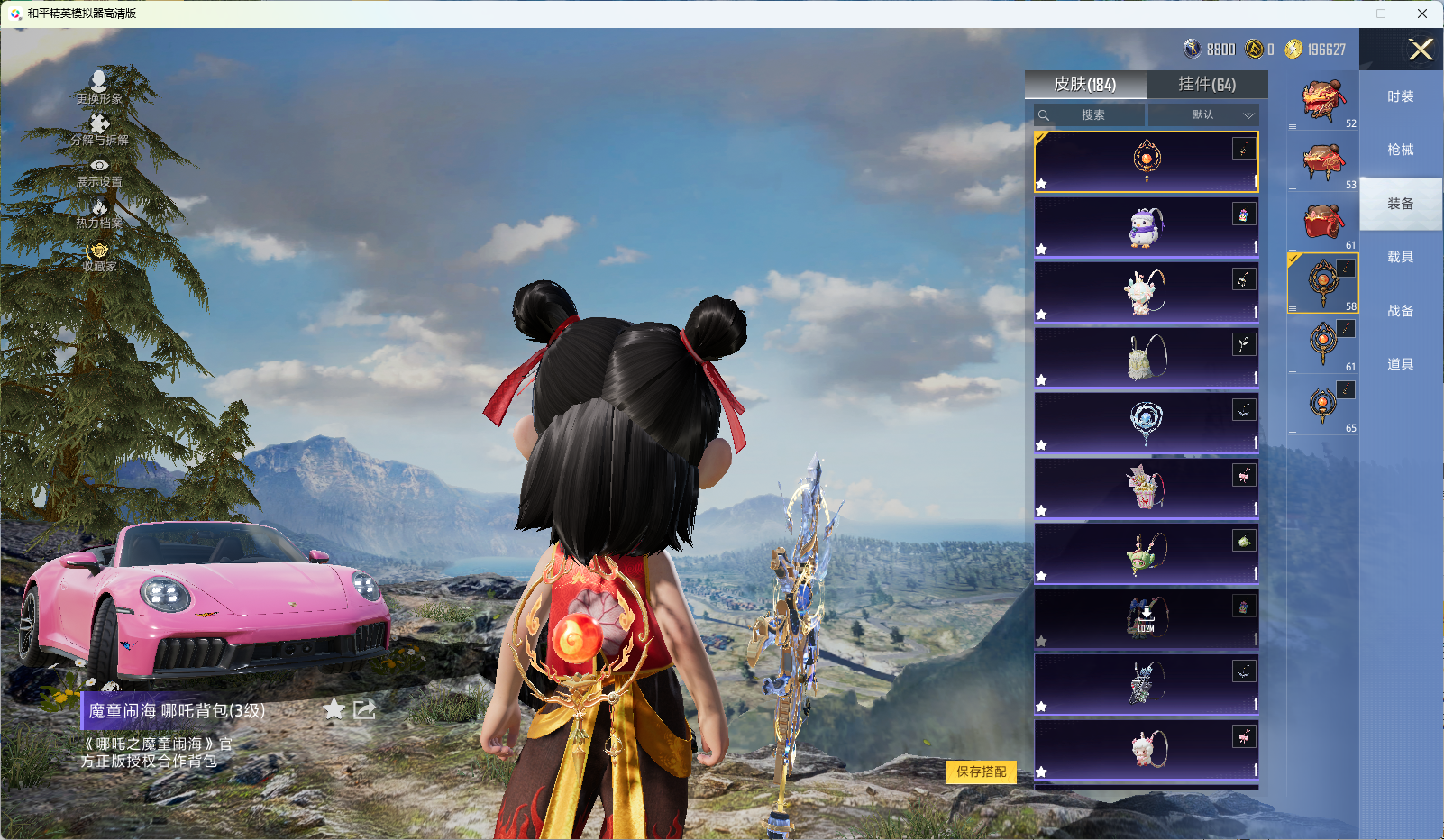Close the wardrobe with the white X
This screenshot has height=840, width=1444.
click(1421, 50)
